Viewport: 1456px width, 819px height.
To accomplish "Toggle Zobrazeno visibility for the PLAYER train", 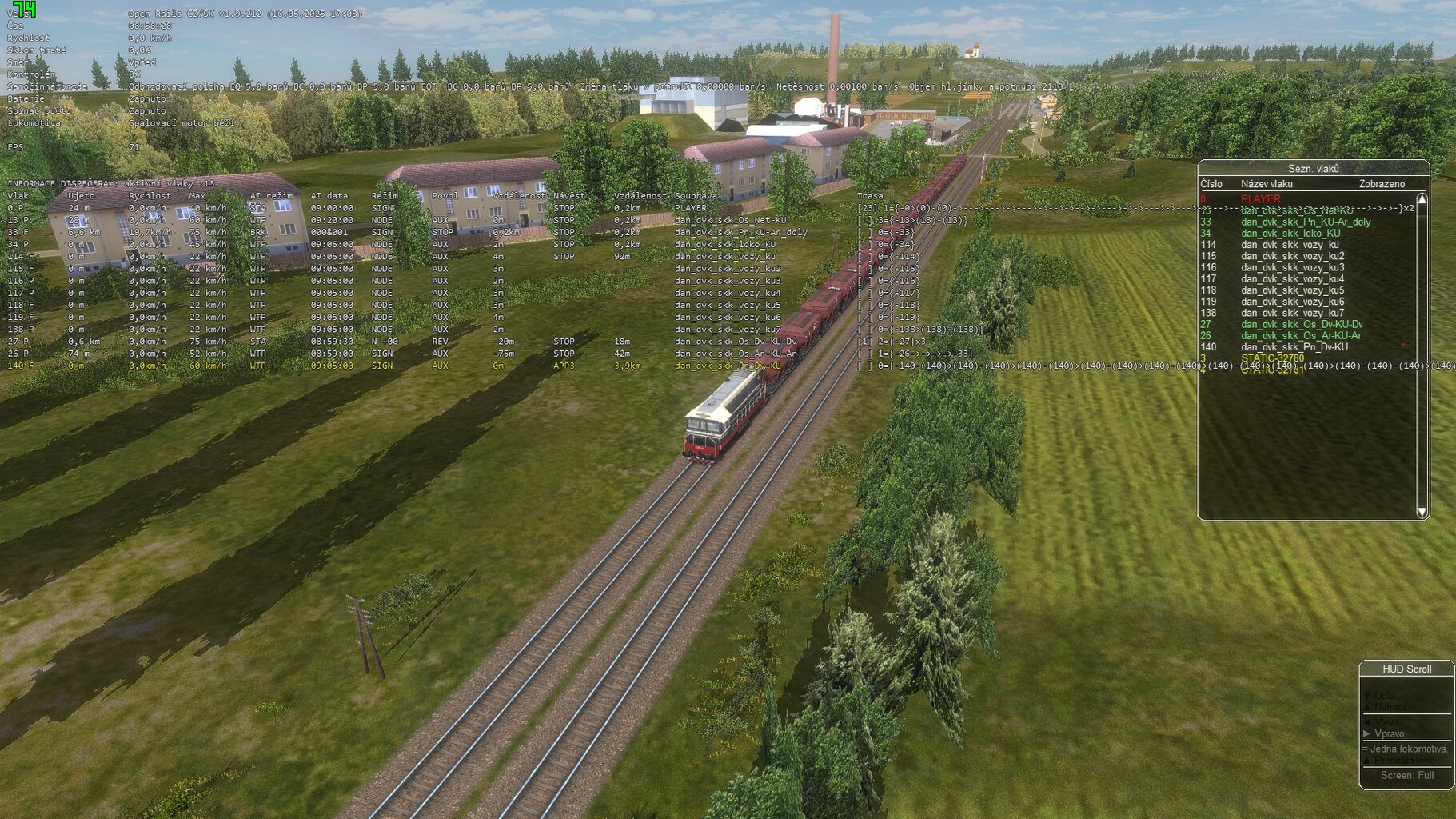I will pos(1382,198).
